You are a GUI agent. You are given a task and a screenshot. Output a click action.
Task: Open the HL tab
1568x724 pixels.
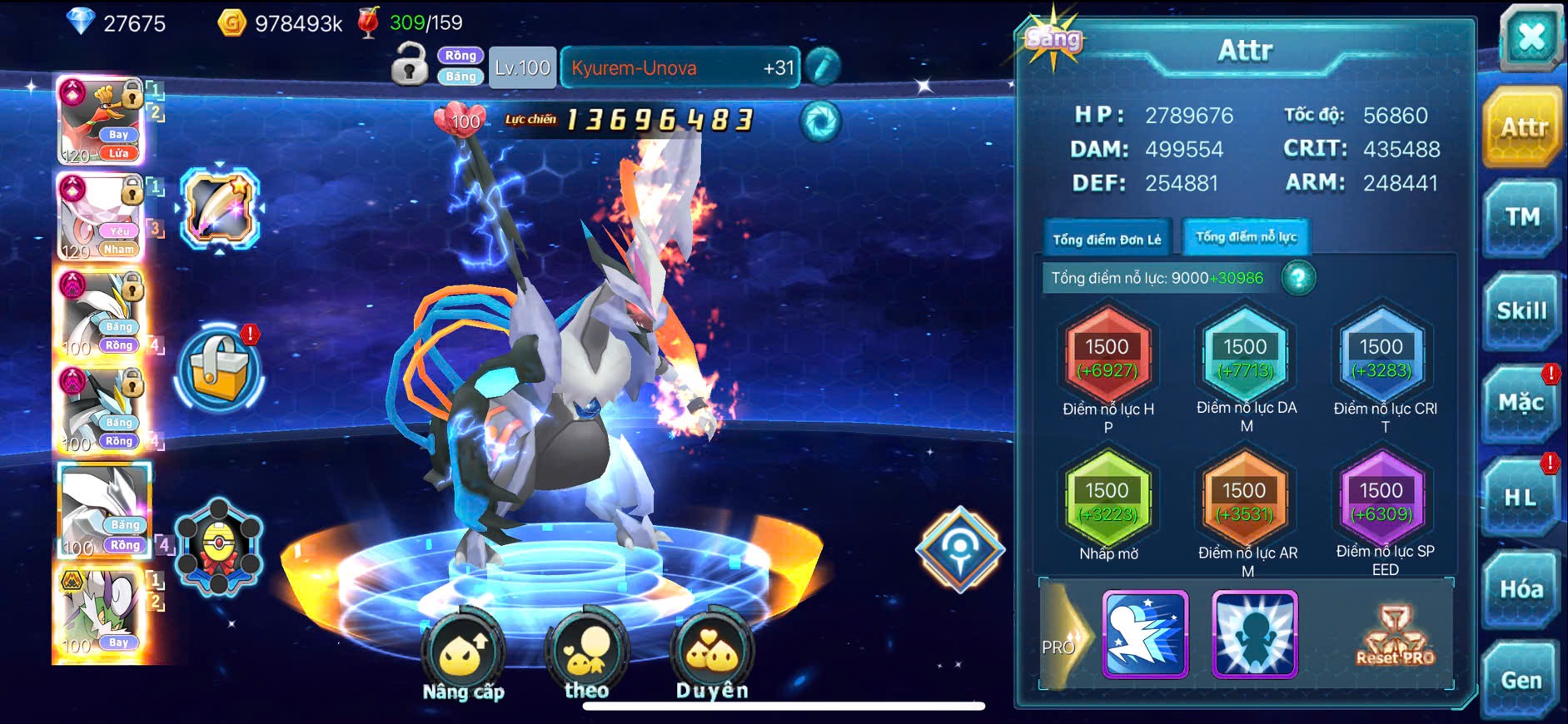point(1520,498)
